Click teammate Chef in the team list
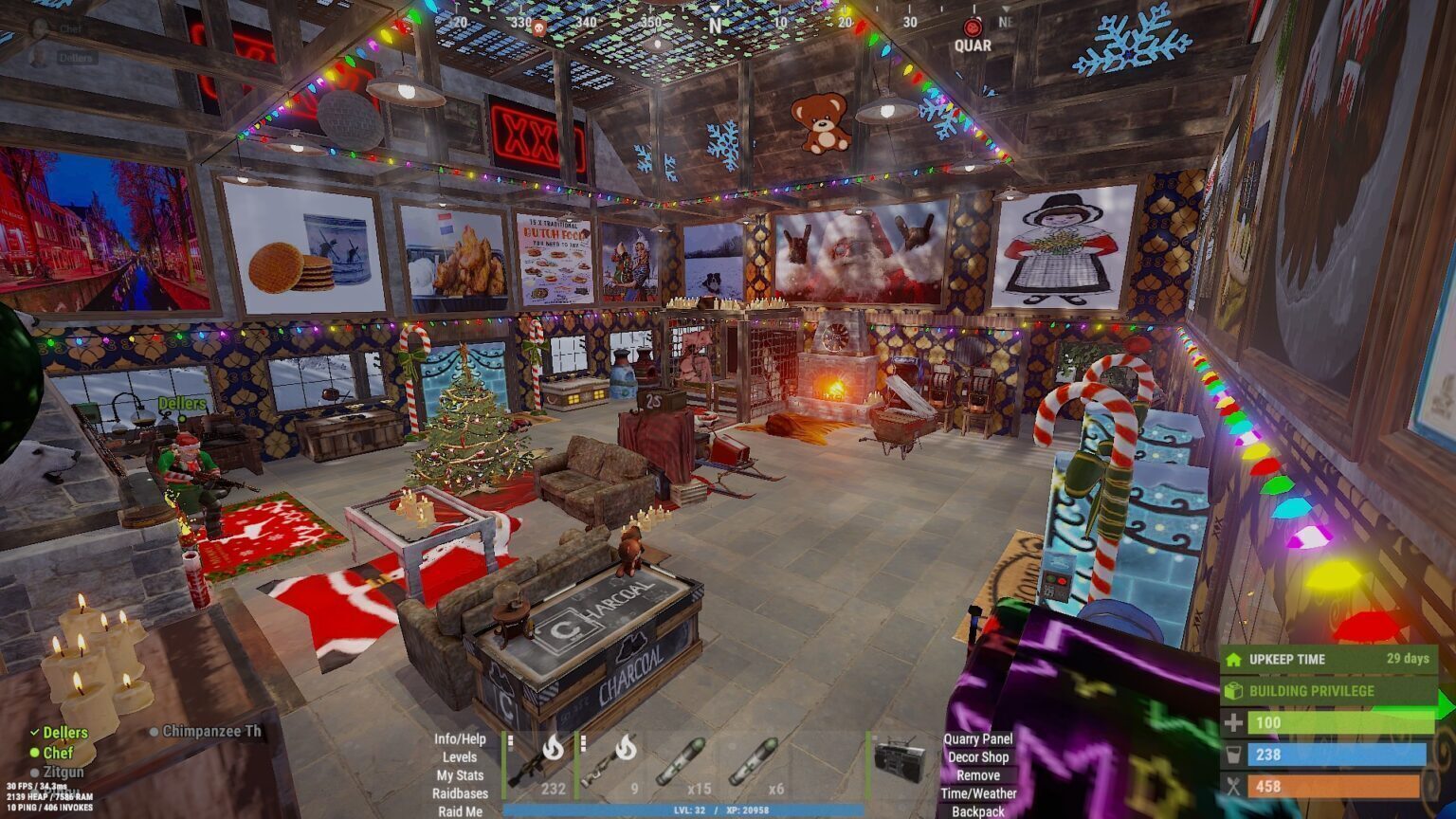Viewport: 1456px width, 819px height. 58,753
